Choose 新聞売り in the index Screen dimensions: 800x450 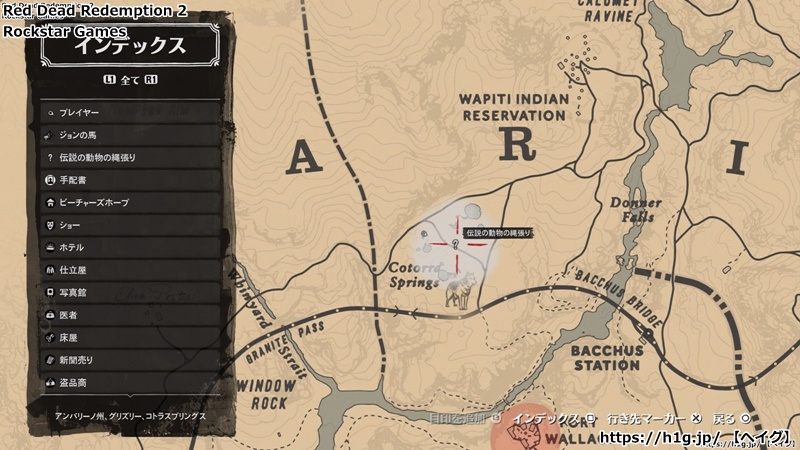point(128,360)
